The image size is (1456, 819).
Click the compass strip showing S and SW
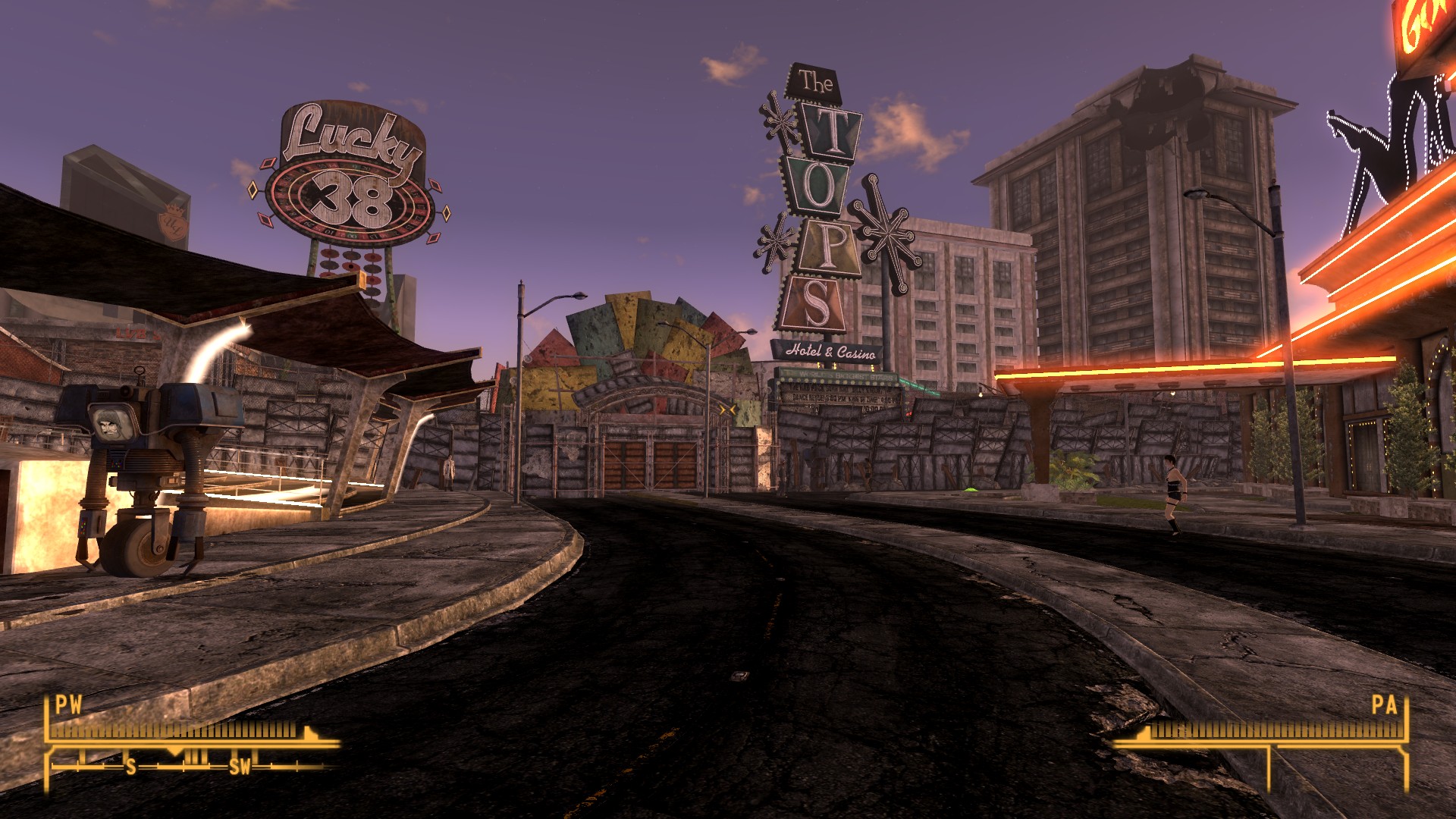pos(190,765)
